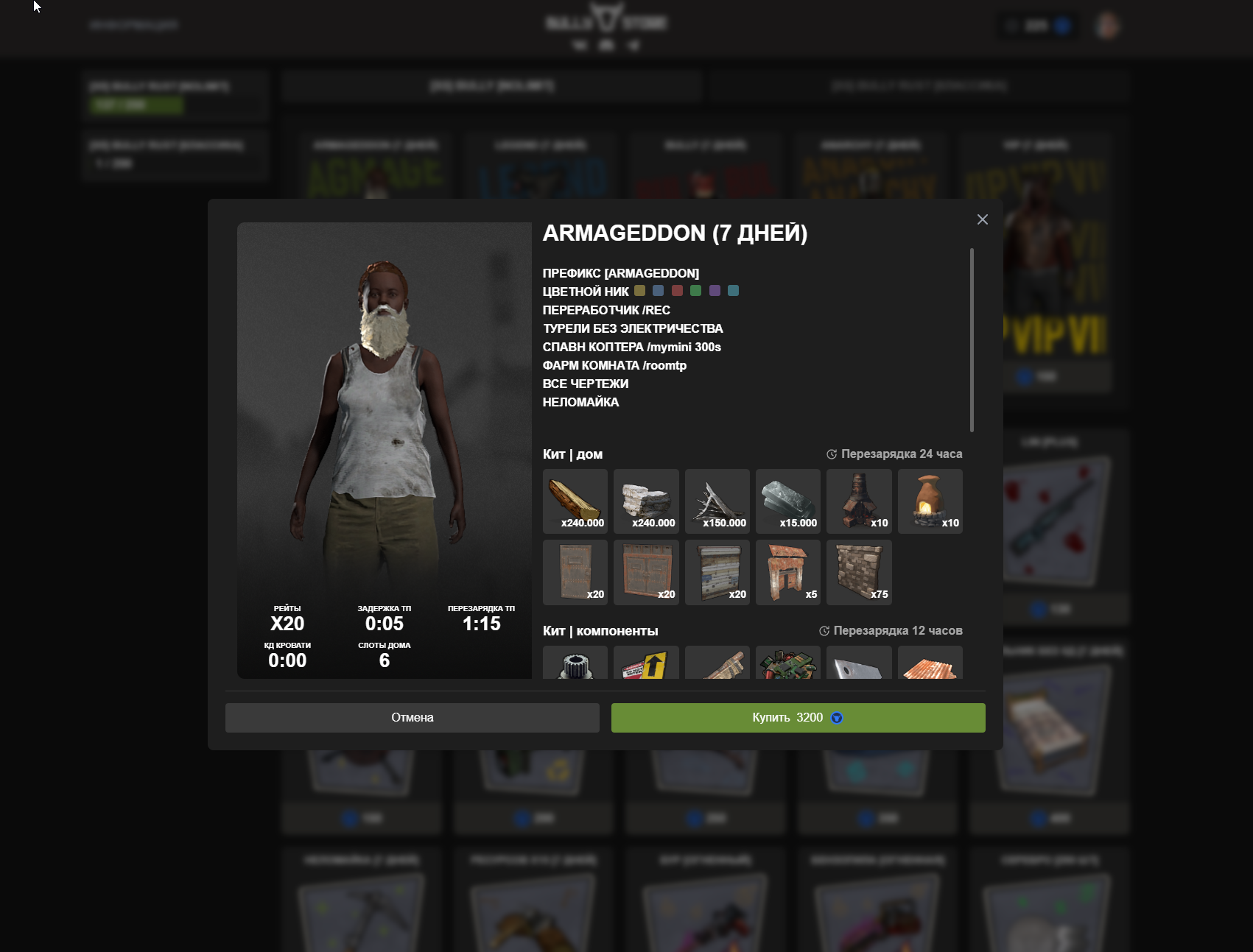Pick the red nickname color swatch
1253x952 pixels.
[677, 291]
